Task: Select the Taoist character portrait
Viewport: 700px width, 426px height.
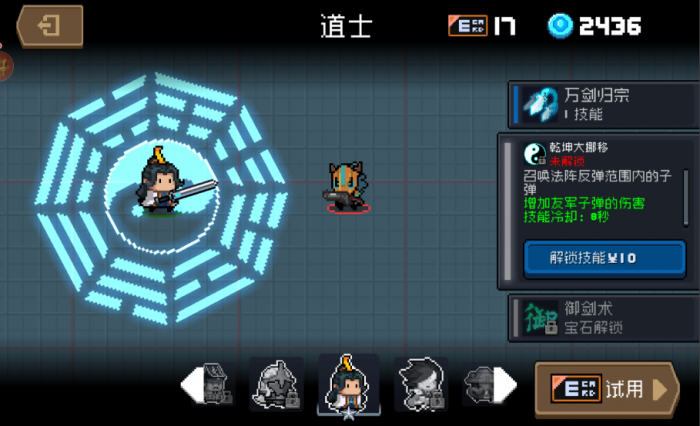Action: click(348, 384)
